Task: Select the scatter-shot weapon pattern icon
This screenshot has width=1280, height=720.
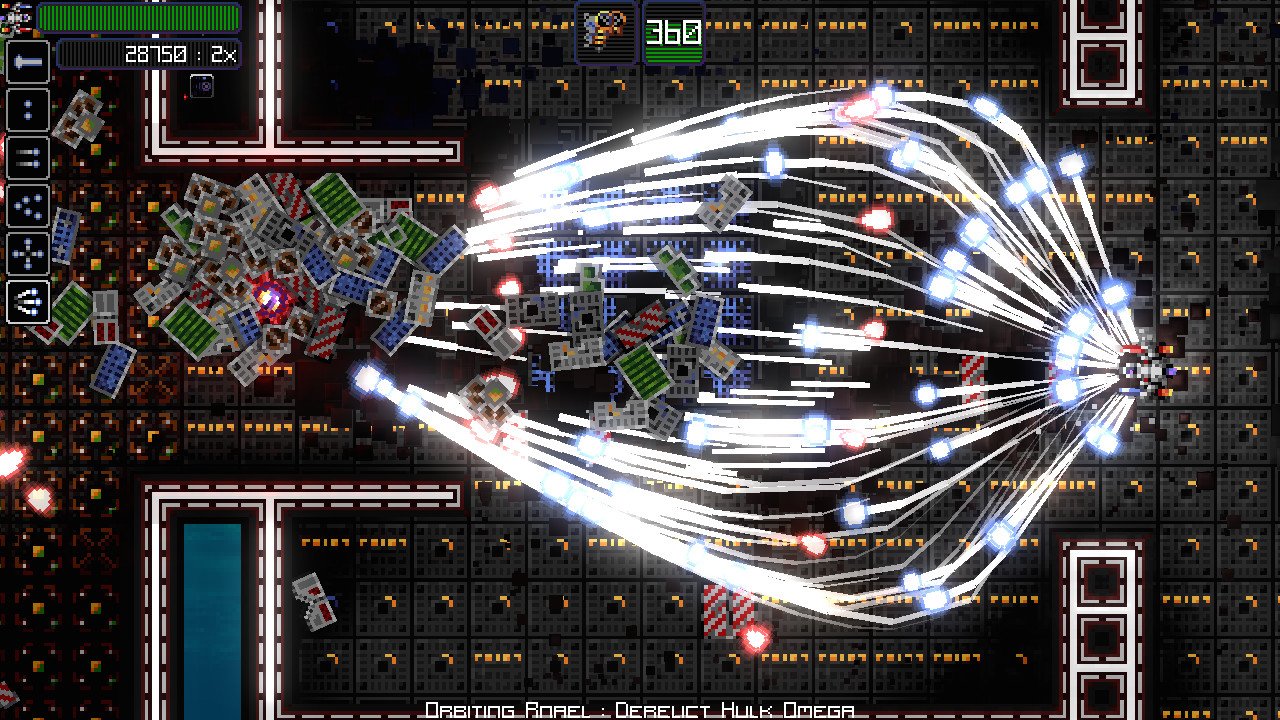Action: (27, 206)
